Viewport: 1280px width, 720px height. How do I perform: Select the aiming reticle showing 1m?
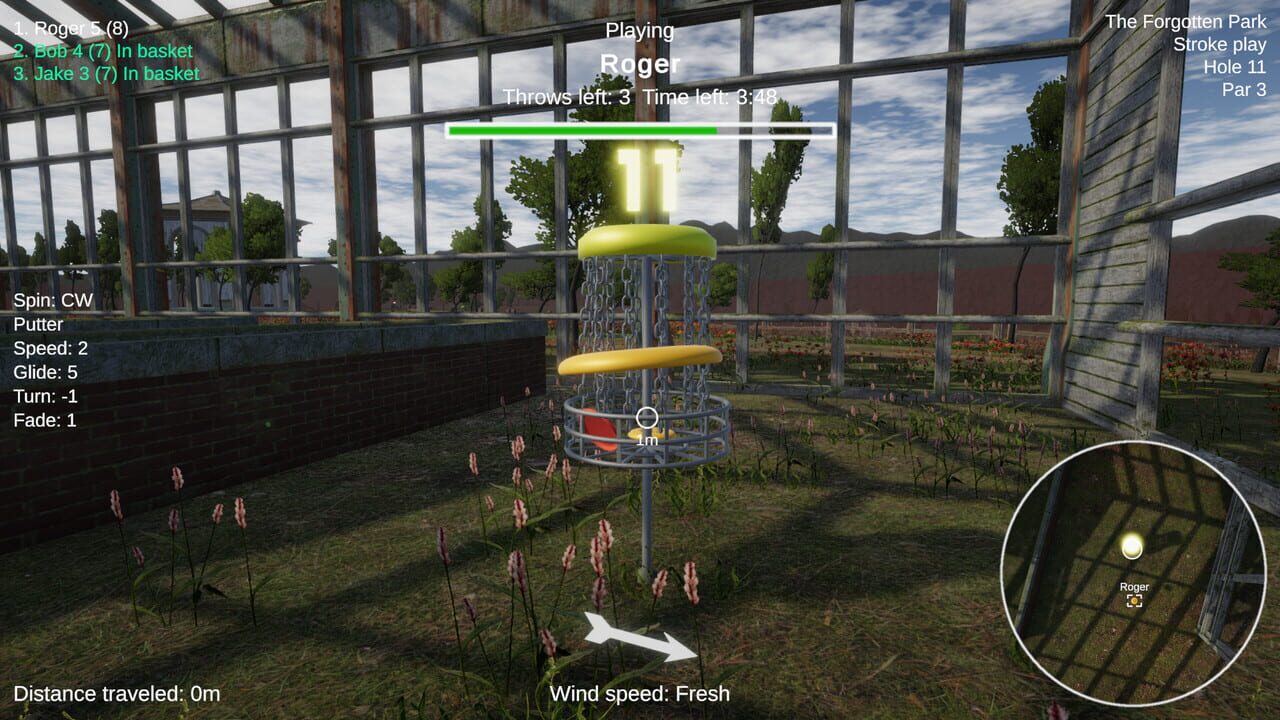click(647, 418)
